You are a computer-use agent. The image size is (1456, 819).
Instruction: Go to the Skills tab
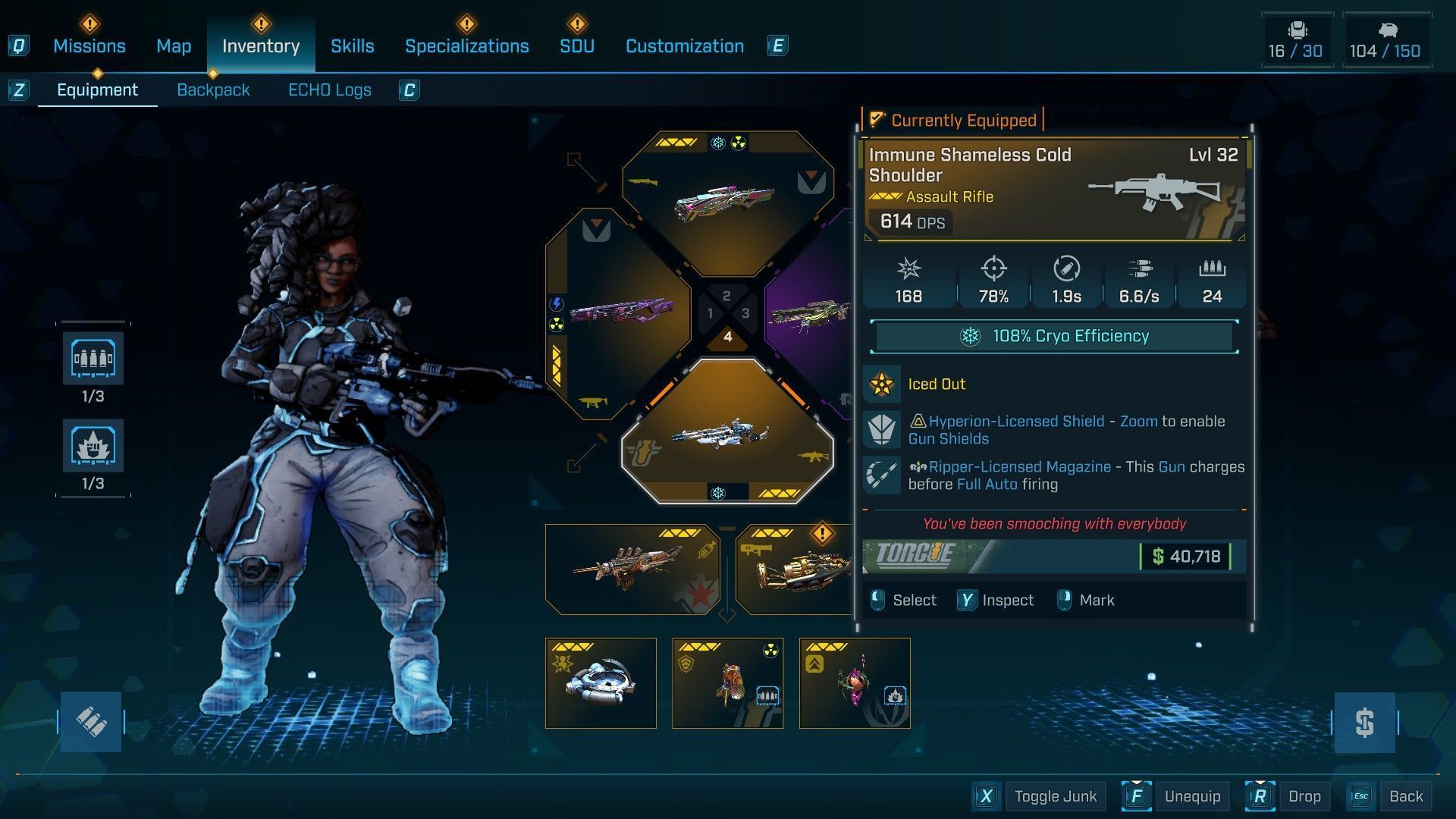pyautogui.click(x=352, y=46)
